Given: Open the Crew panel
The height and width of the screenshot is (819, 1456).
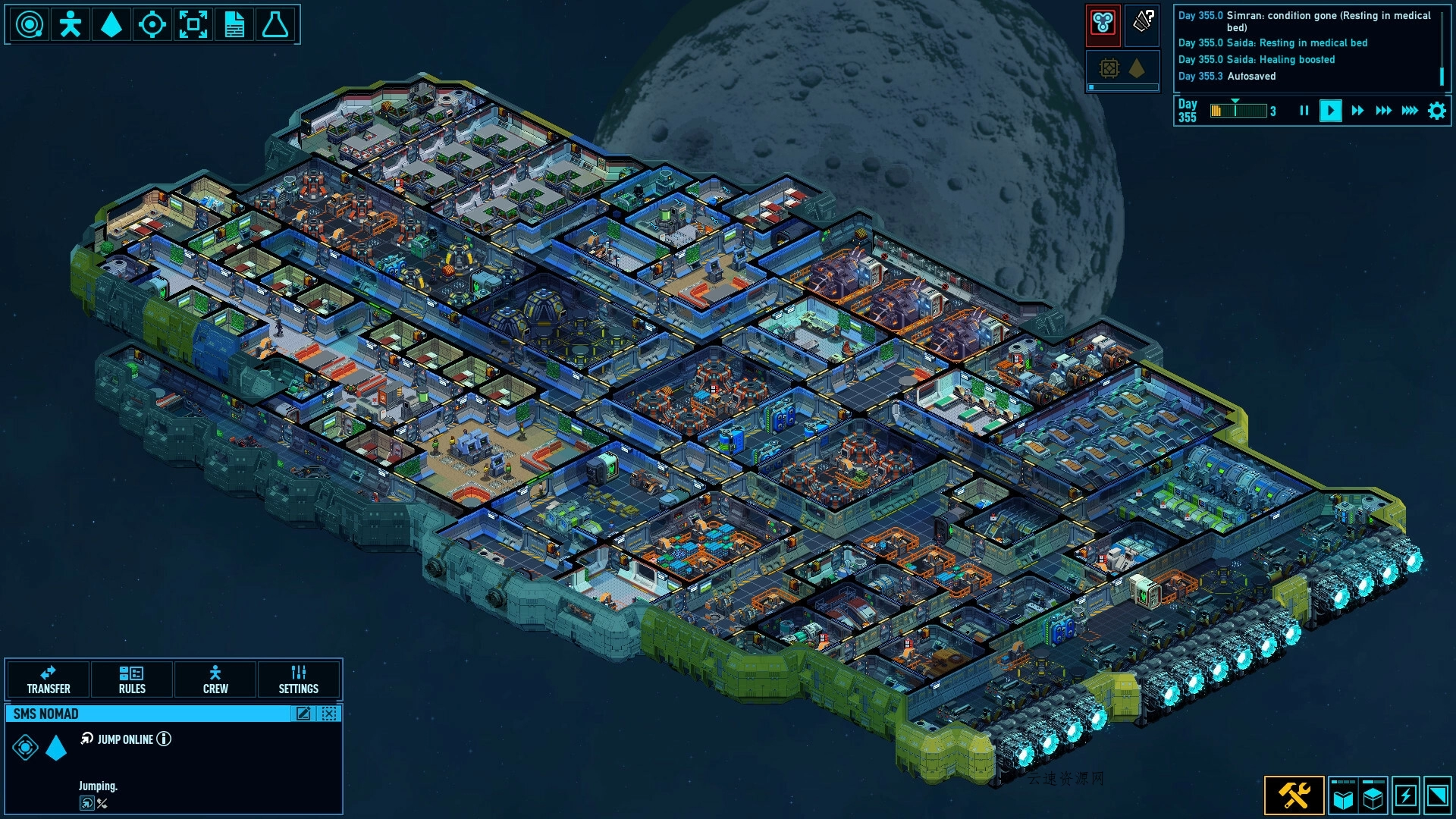Looking at the screenshot, I should click(x=215, y=679).
